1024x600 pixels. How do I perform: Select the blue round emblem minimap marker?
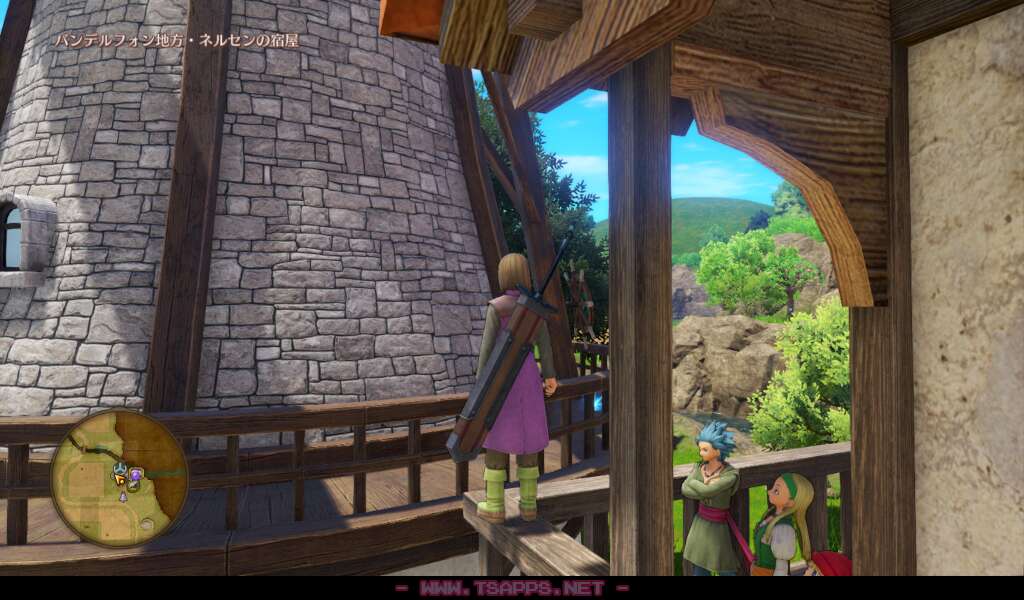click(120, 468)
